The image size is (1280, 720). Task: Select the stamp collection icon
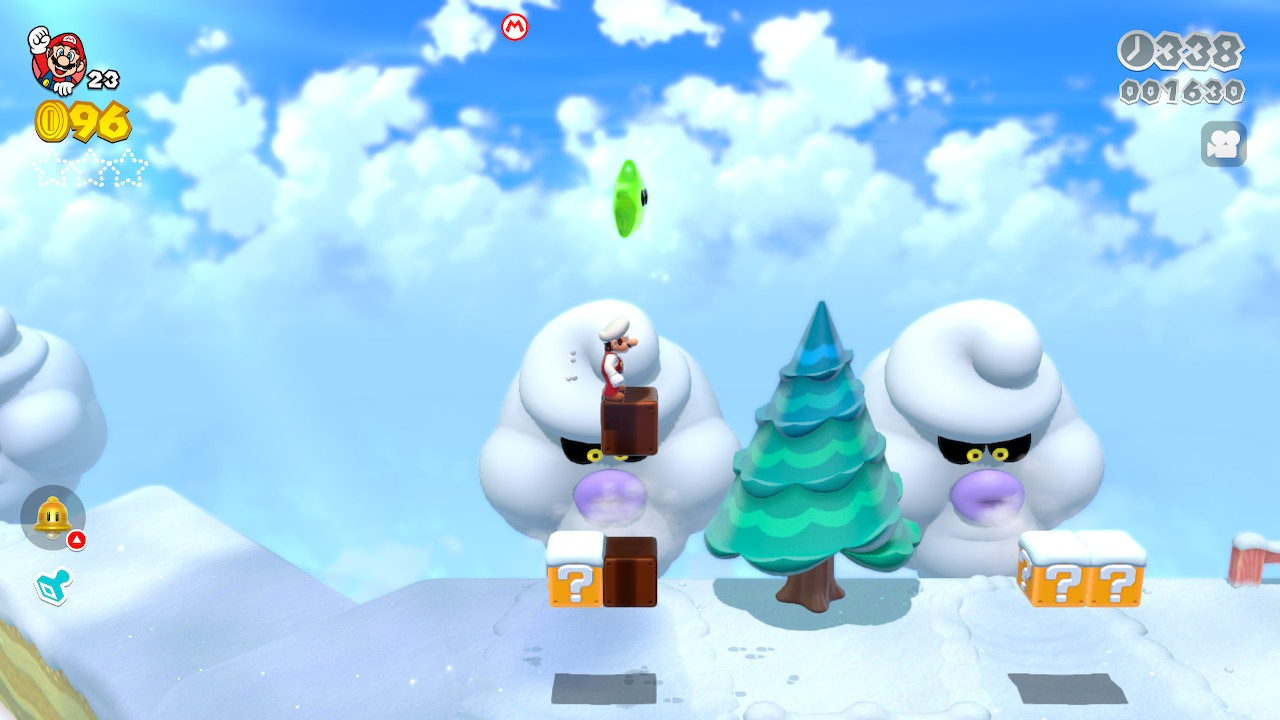pyautogui.click(x=51, y=587)
